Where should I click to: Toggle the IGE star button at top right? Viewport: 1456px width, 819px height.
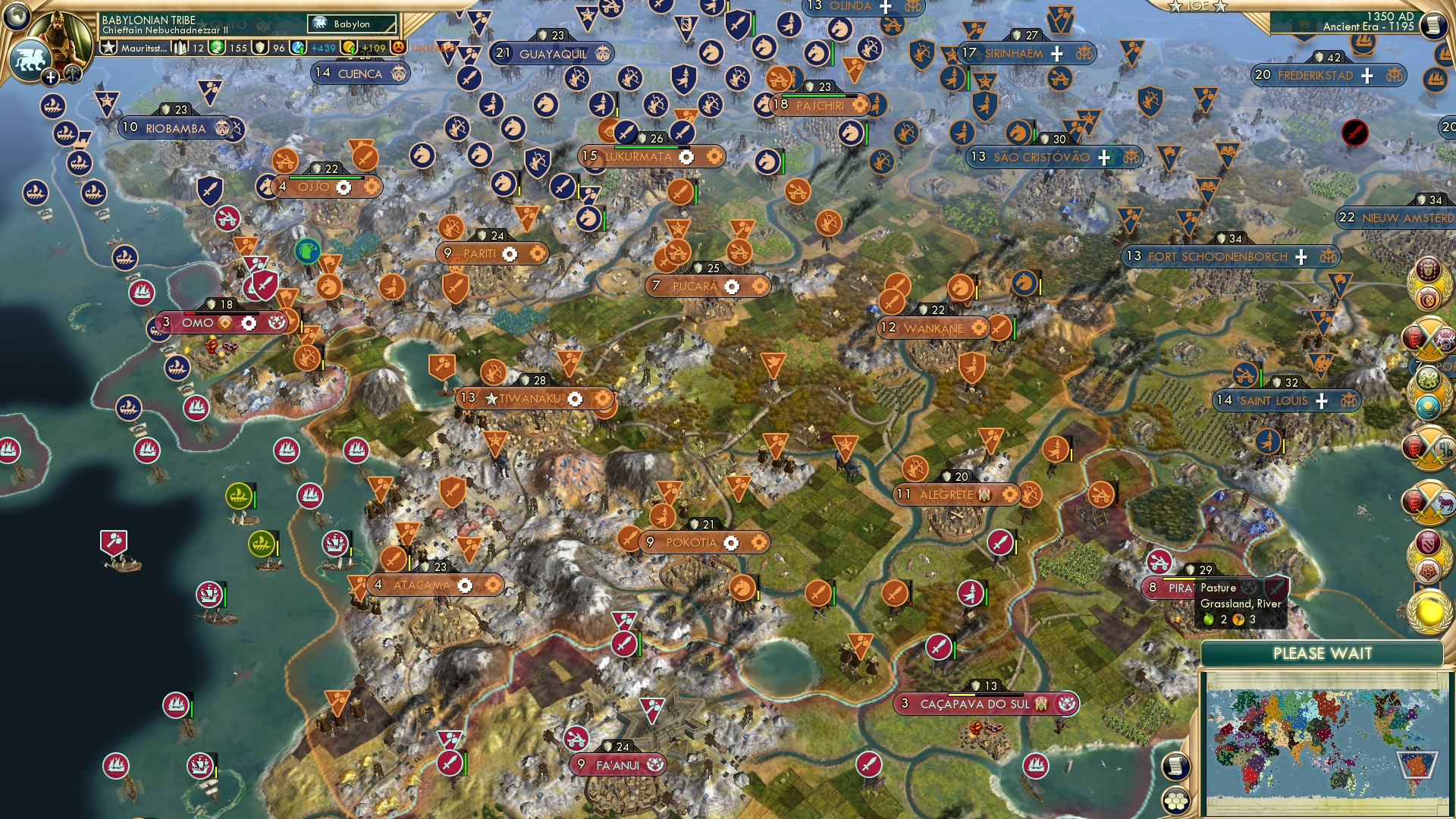(1176, 6)
